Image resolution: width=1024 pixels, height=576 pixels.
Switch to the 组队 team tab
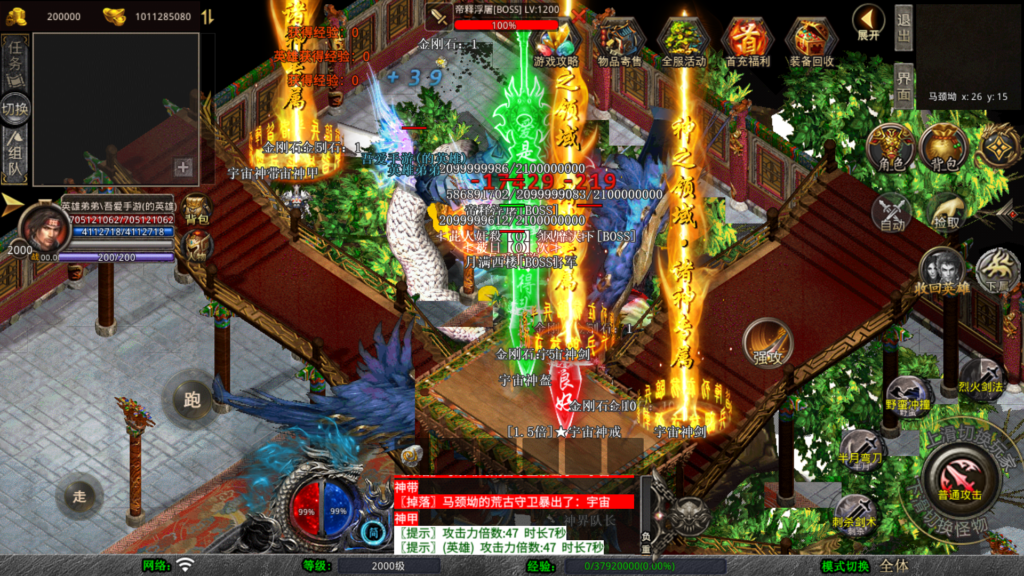tap(15, 157)
